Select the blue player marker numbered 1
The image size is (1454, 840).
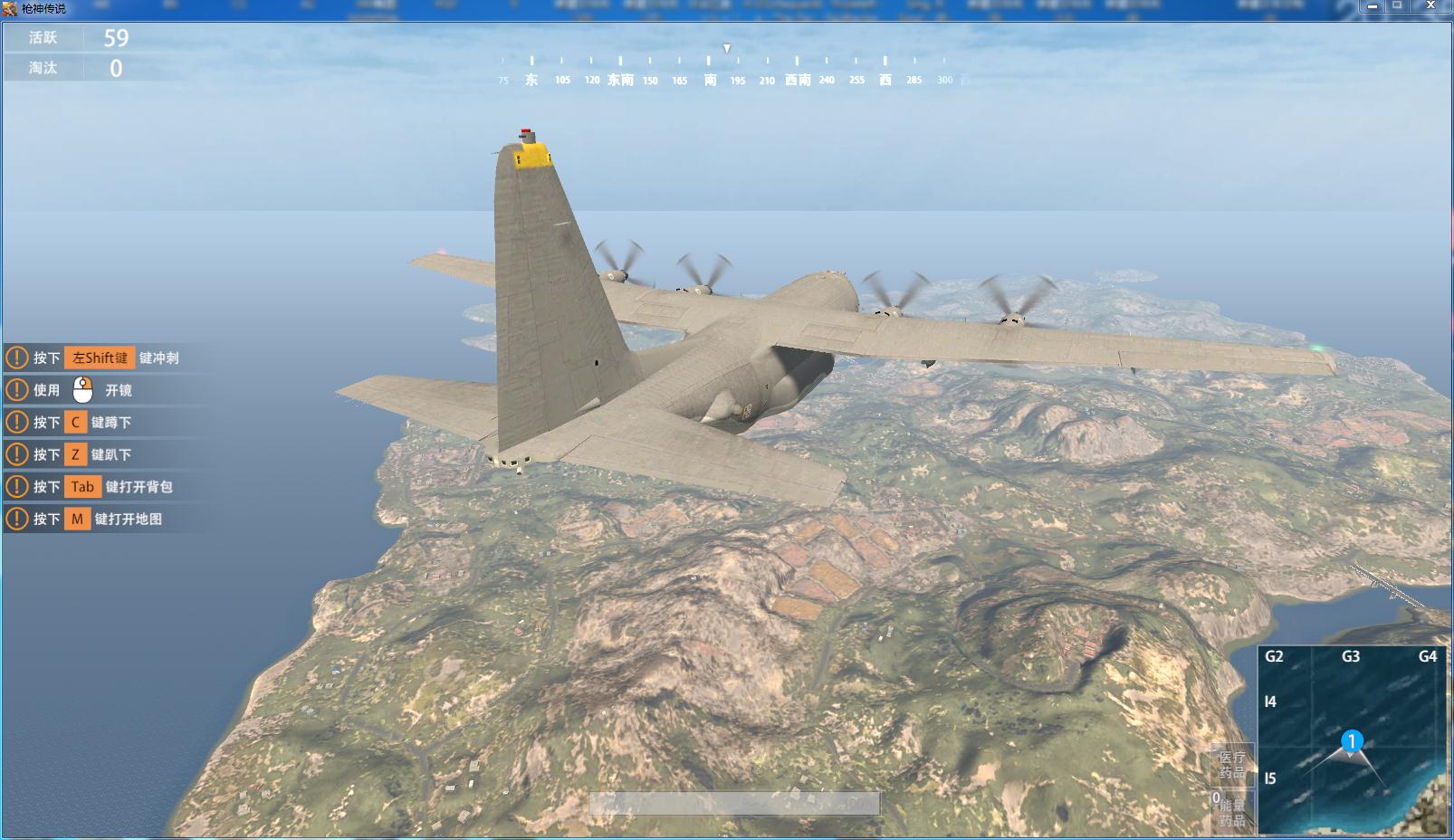1352,742
